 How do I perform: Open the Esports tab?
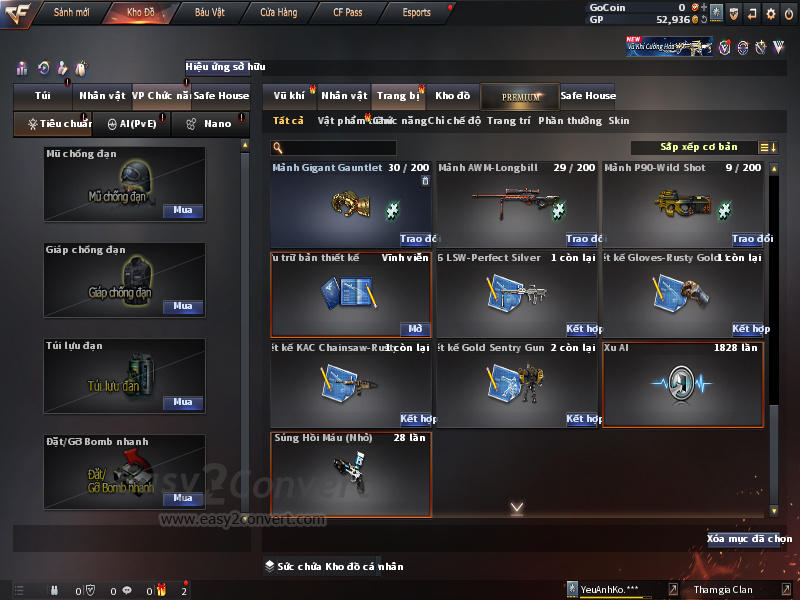click(416, 13)
